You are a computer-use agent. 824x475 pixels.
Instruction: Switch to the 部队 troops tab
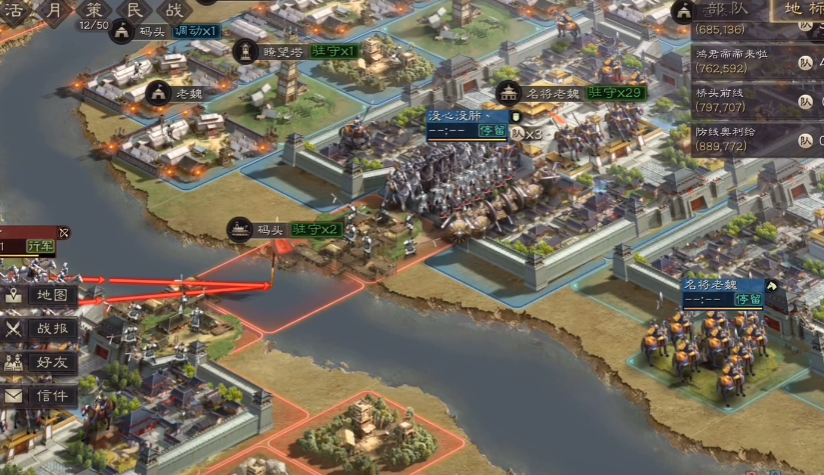pyautogui.click(x=735, y=10)
